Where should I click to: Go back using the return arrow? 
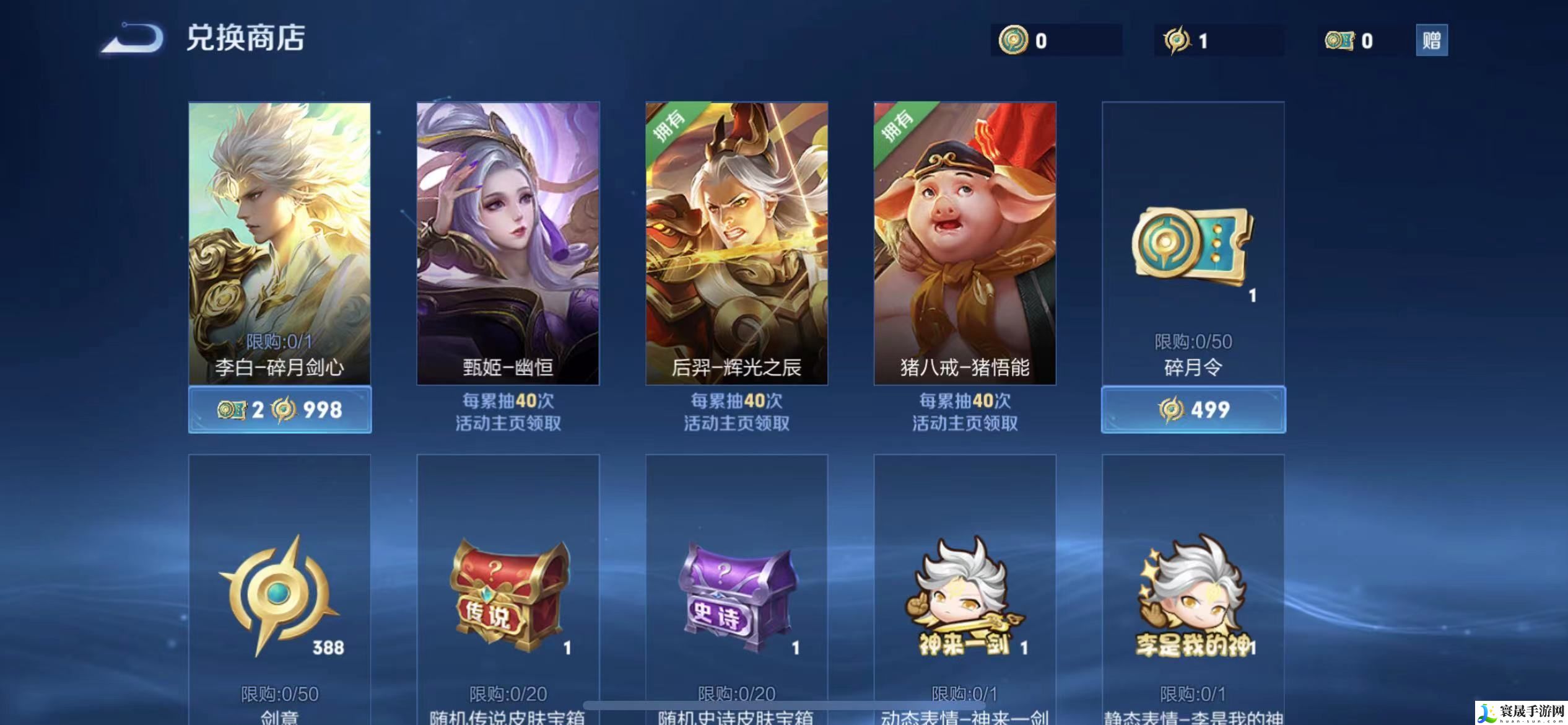coord(133,38)
